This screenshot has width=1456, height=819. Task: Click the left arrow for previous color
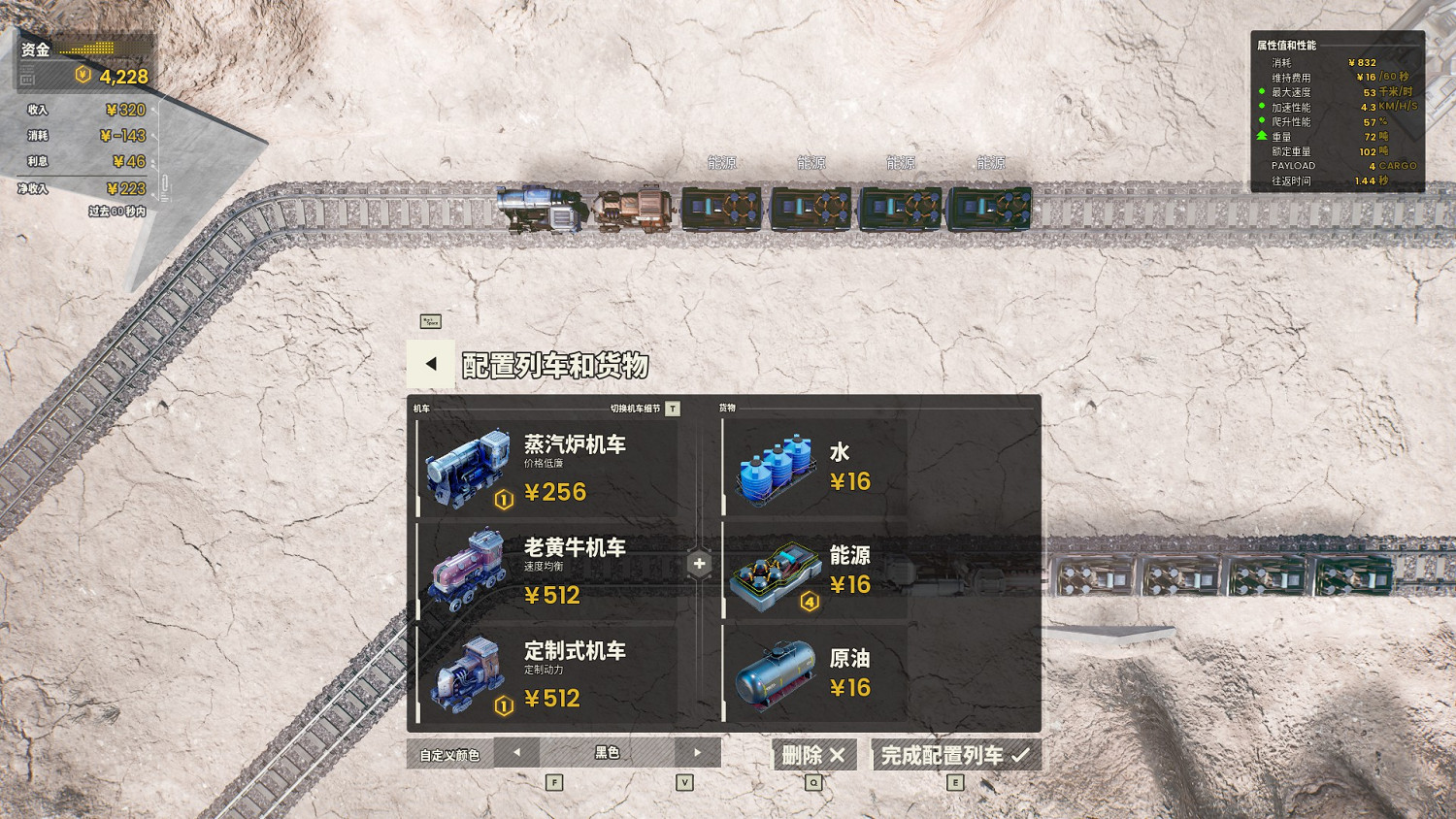tap(515, 753)
